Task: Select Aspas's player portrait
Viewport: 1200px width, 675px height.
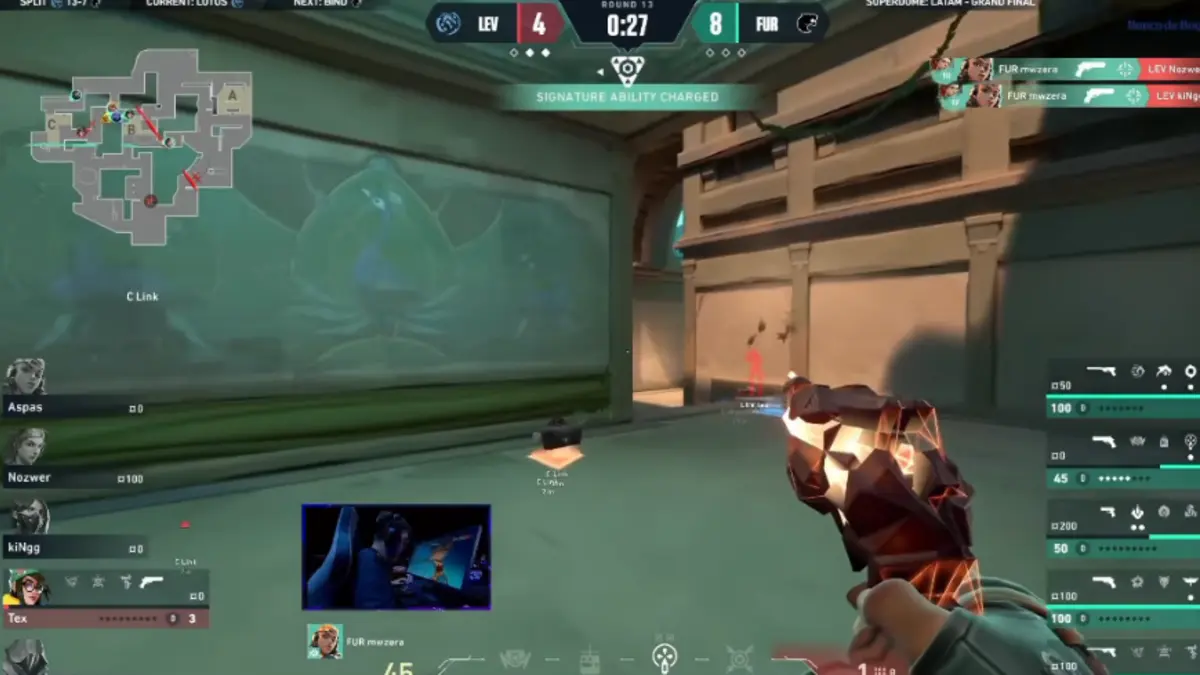Action: tap(25, 378)
